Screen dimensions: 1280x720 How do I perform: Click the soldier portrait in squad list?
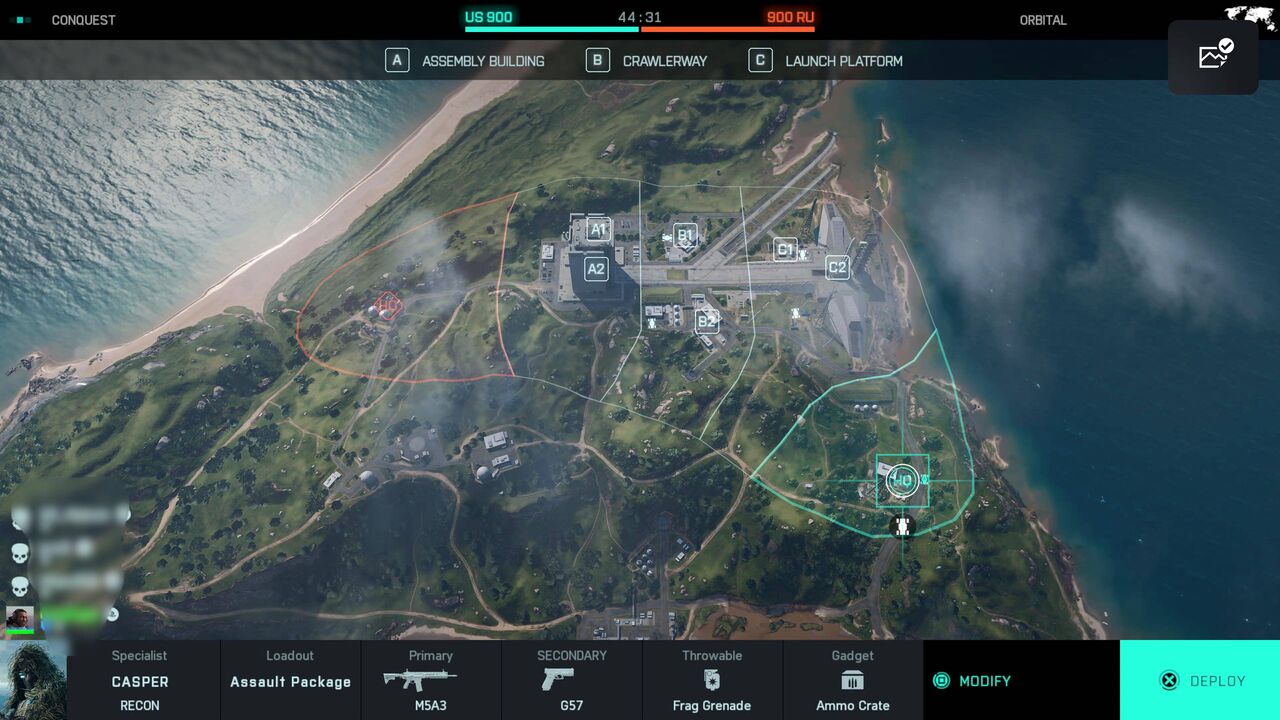(20, 618)
